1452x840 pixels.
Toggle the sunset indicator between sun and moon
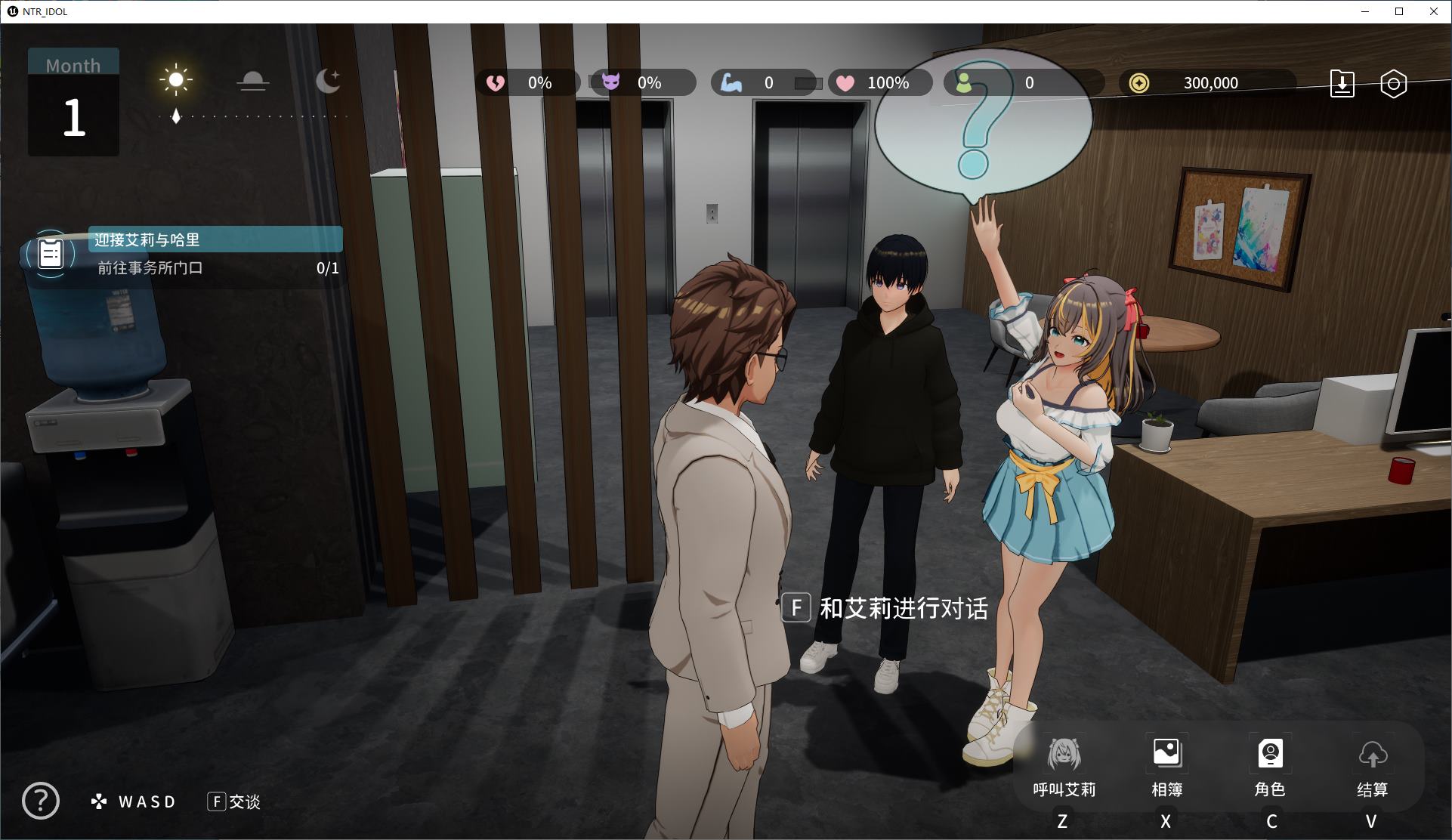pyautogui.click(x=253, y=82)
